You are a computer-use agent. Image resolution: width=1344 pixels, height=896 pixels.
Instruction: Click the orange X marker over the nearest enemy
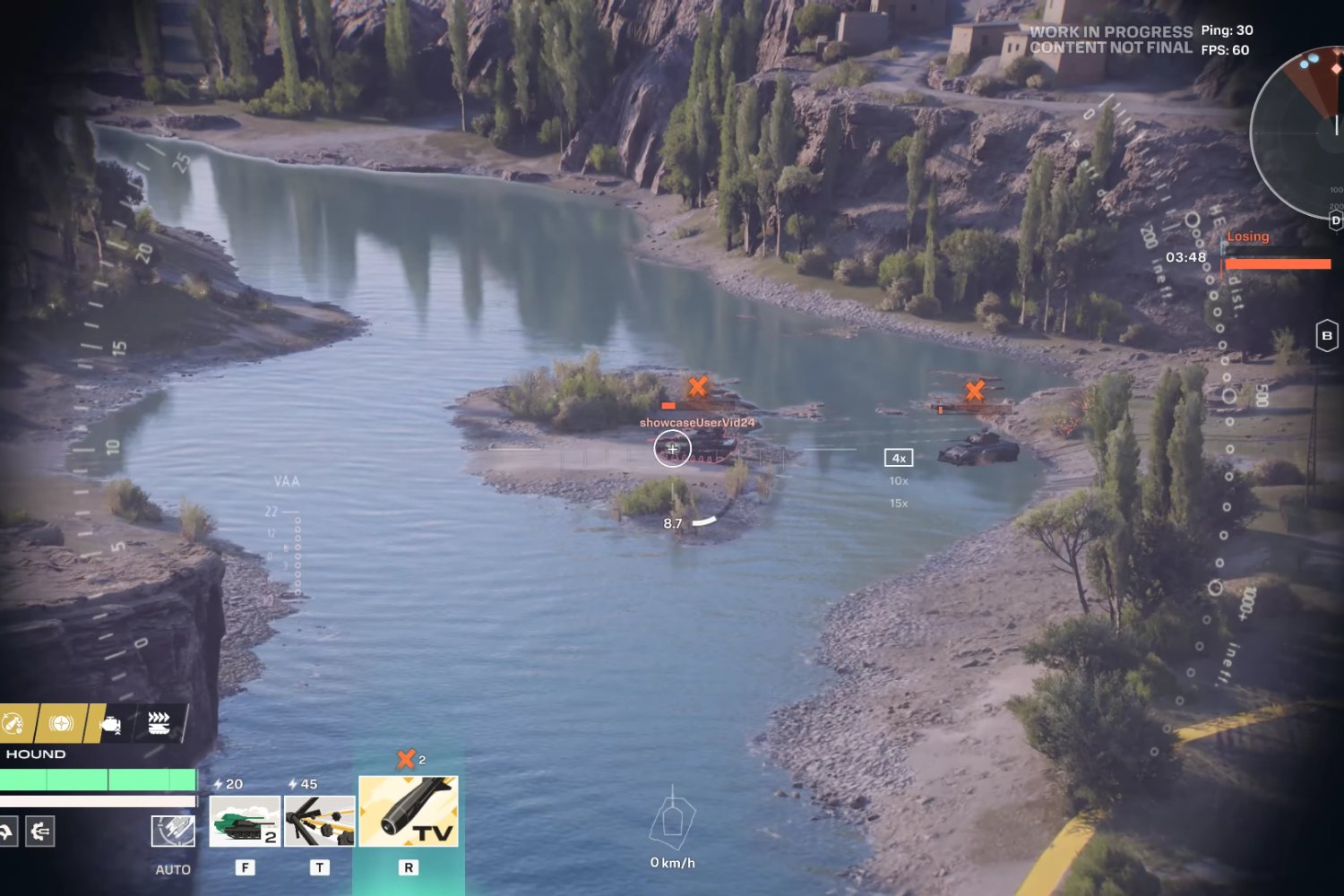click(x=697, y=387)
